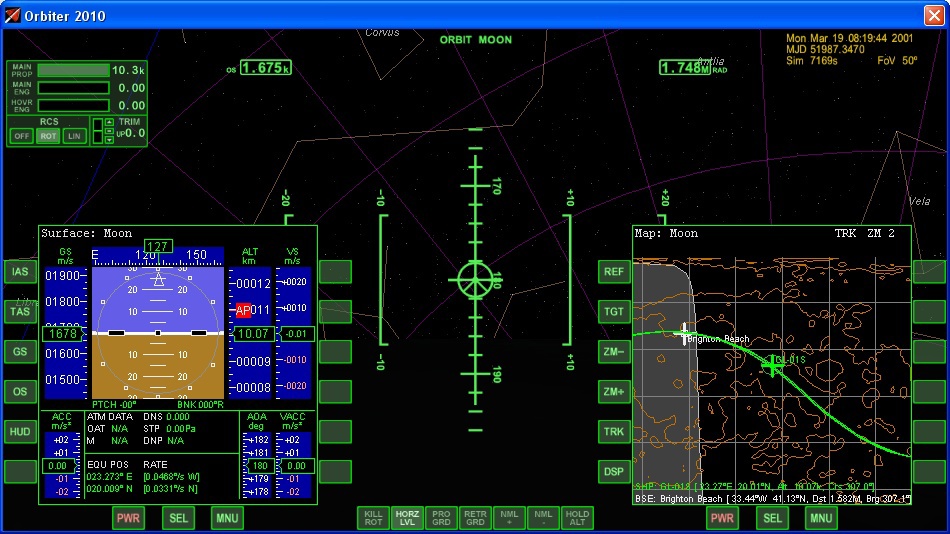Select the IAS button on Surface MFD

pyautogui.click(x=20, y=272)
